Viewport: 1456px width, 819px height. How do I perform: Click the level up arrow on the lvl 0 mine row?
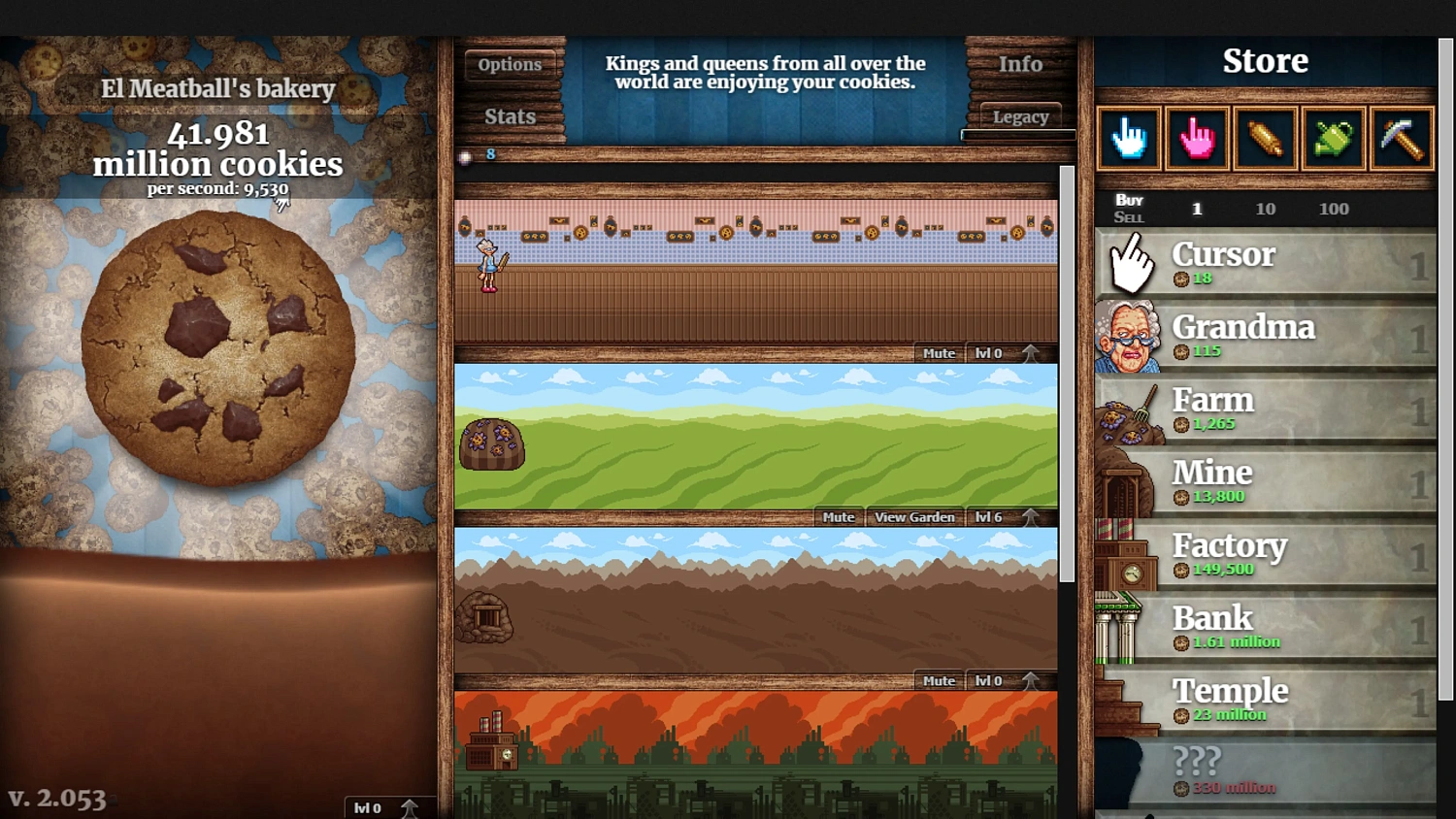[1031, 680]
